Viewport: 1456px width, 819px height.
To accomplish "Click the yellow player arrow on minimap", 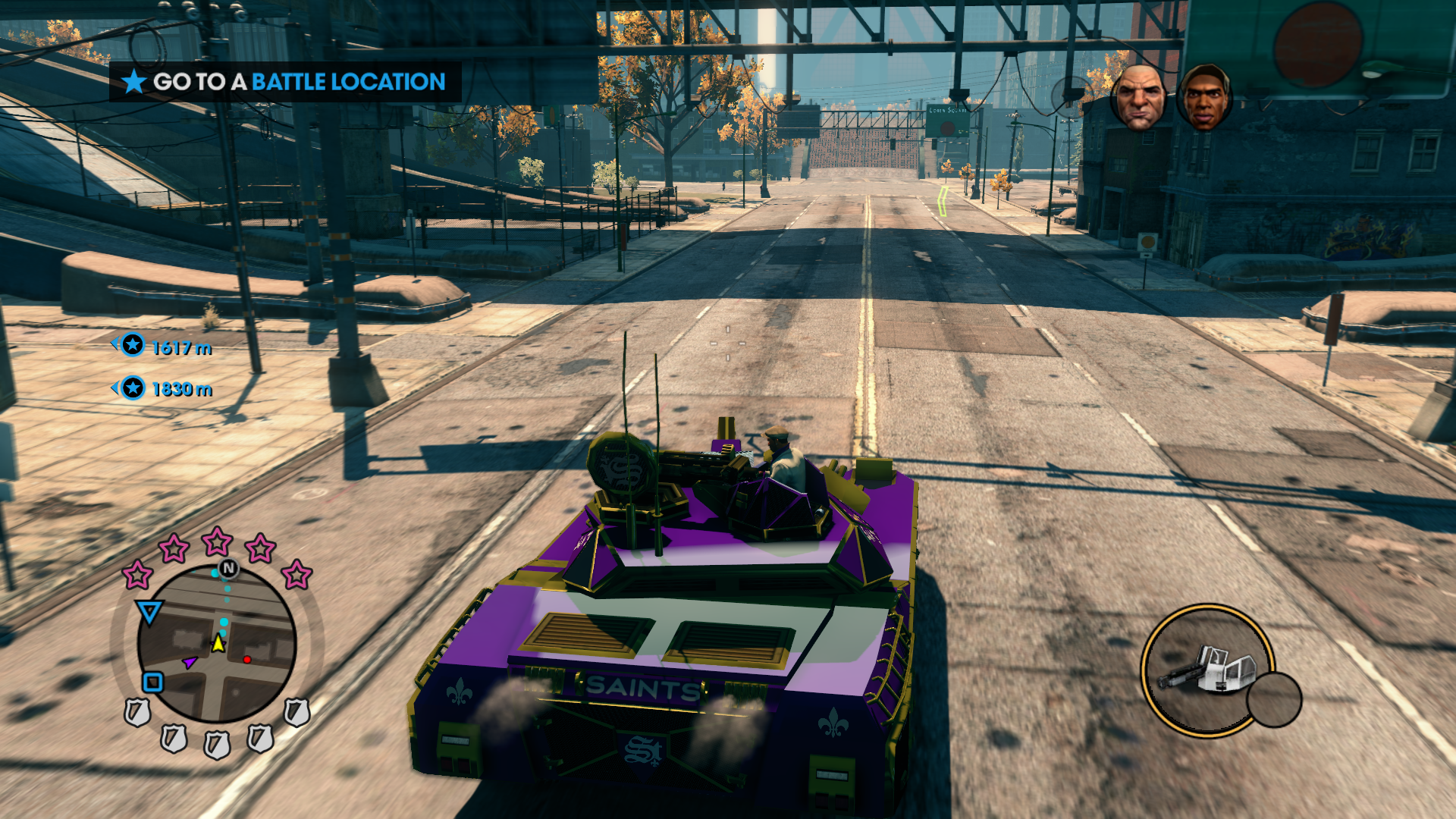I will coord(218,644).
